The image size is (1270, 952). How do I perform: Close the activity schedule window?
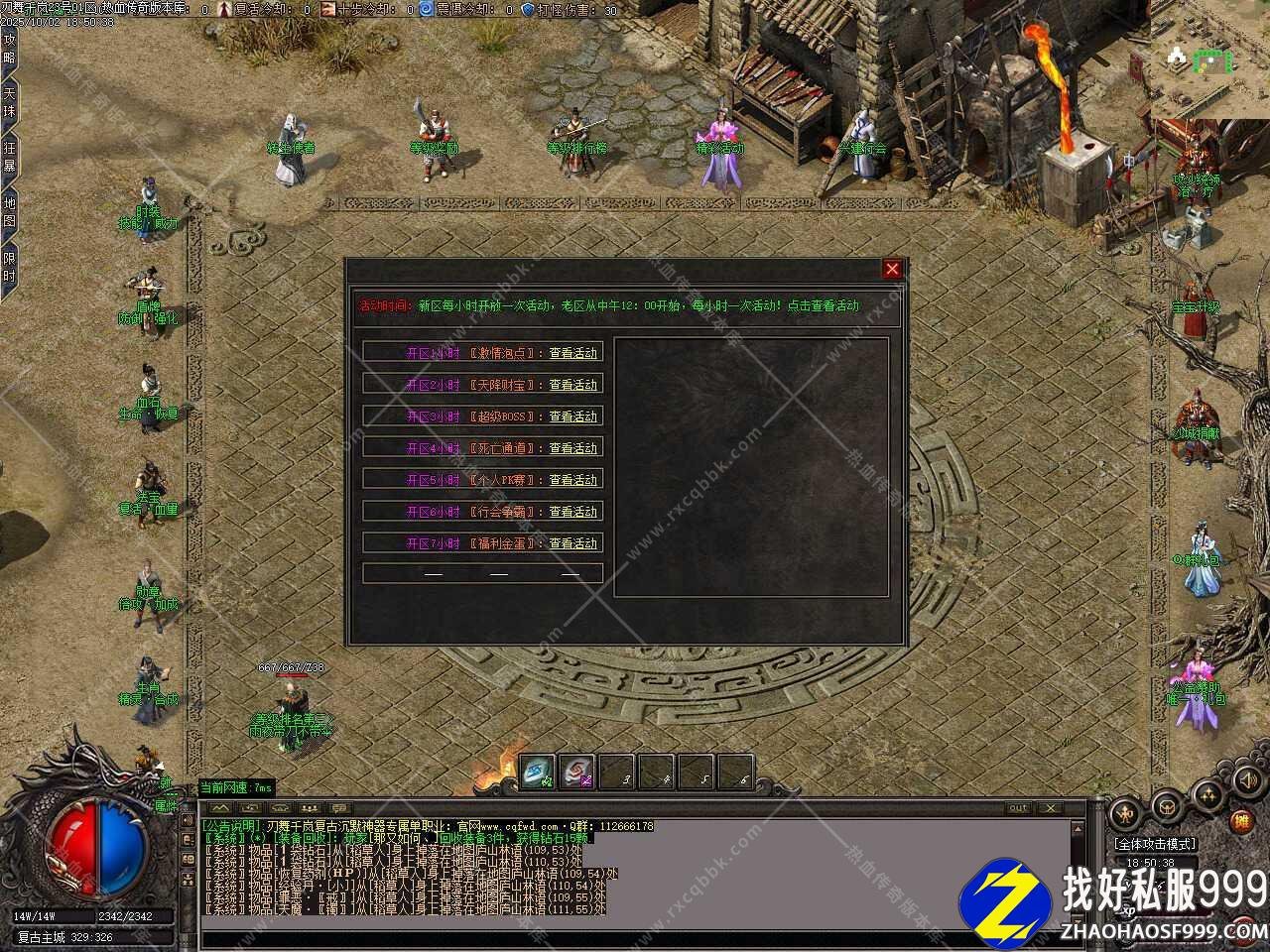click(x=892, y=269)
